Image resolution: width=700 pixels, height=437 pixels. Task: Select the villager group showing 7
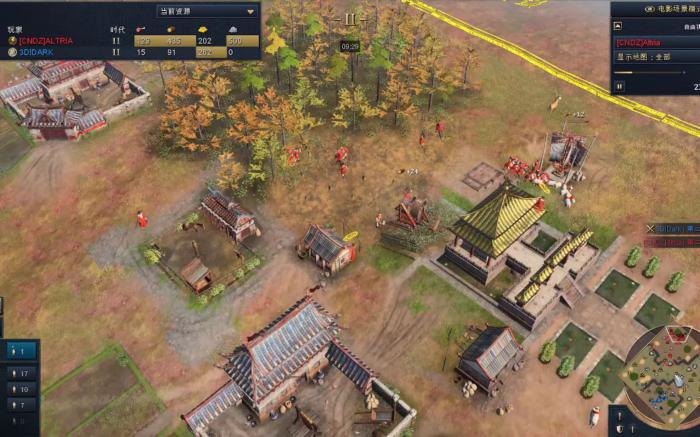pos(22,404)
